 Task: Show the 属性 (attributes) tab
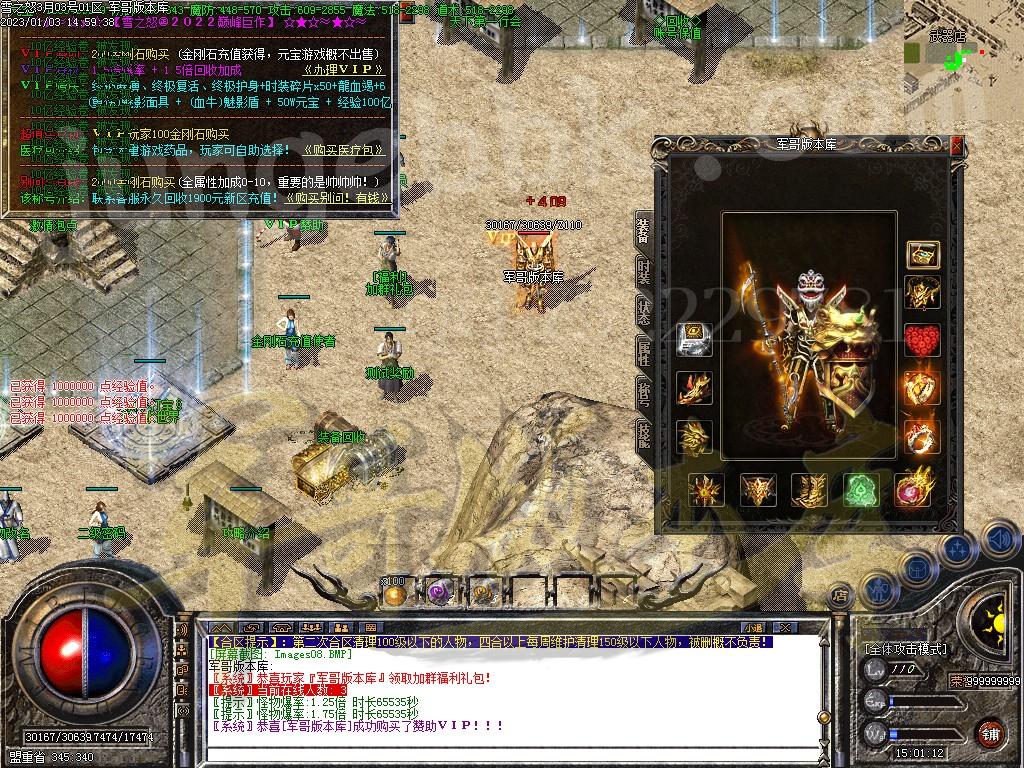(644, 351)
